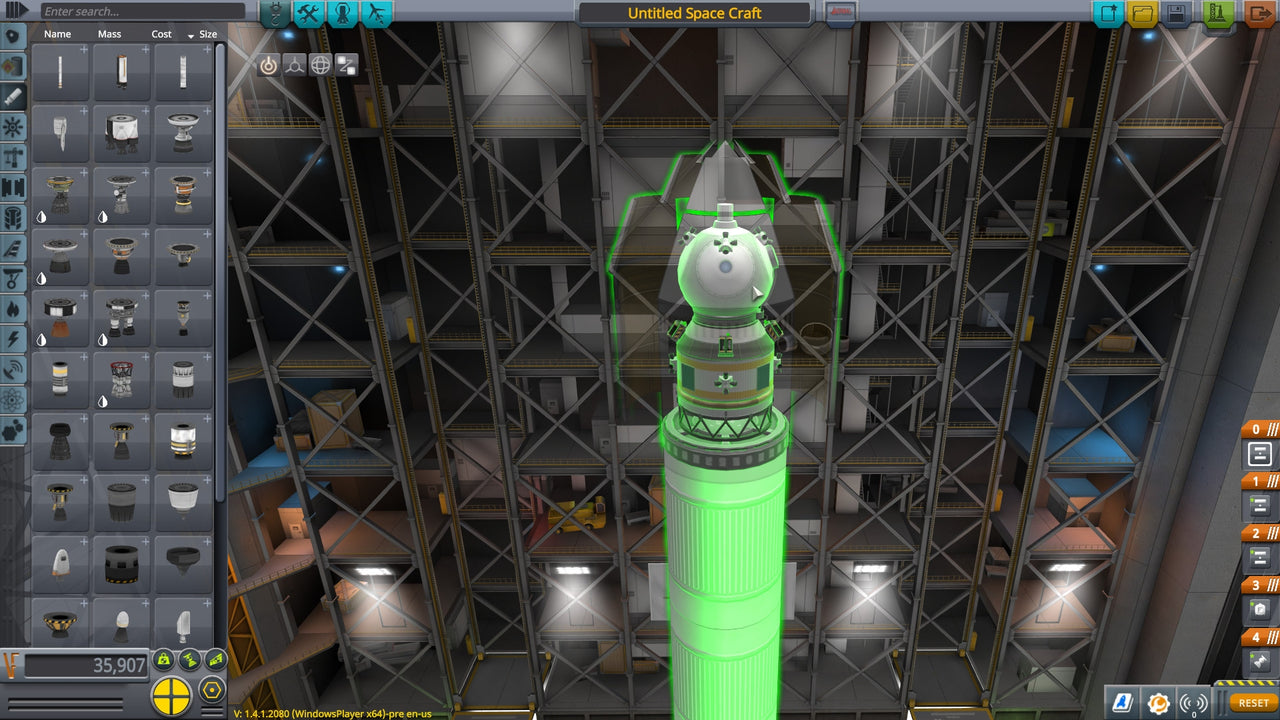Toggle the Center of Thrust marker
The height and width of the screenshot is (720, 1280).
click(x=188, y=658)
